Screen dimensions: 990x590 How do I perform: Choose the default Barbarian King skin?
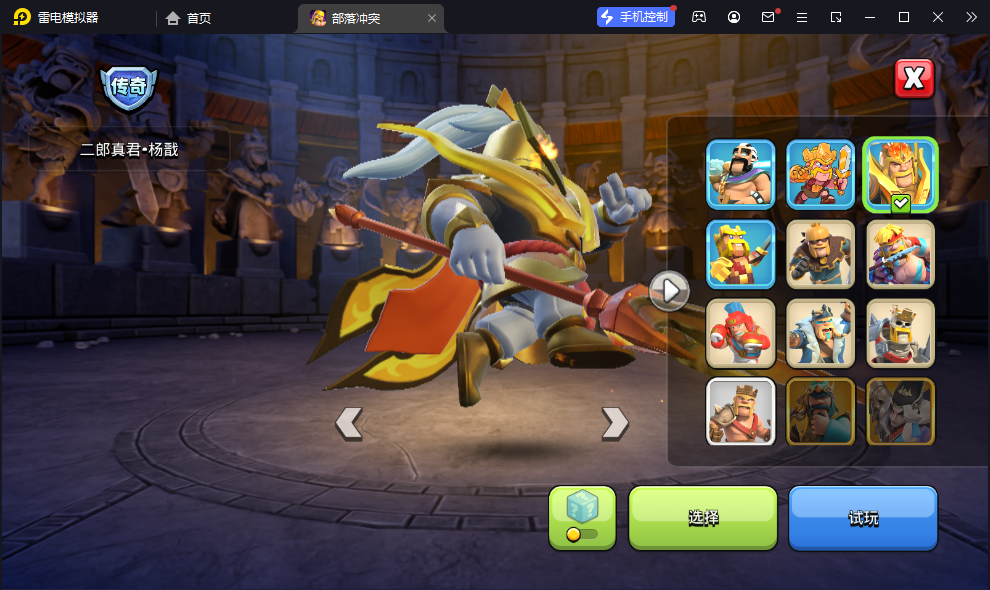741,411
